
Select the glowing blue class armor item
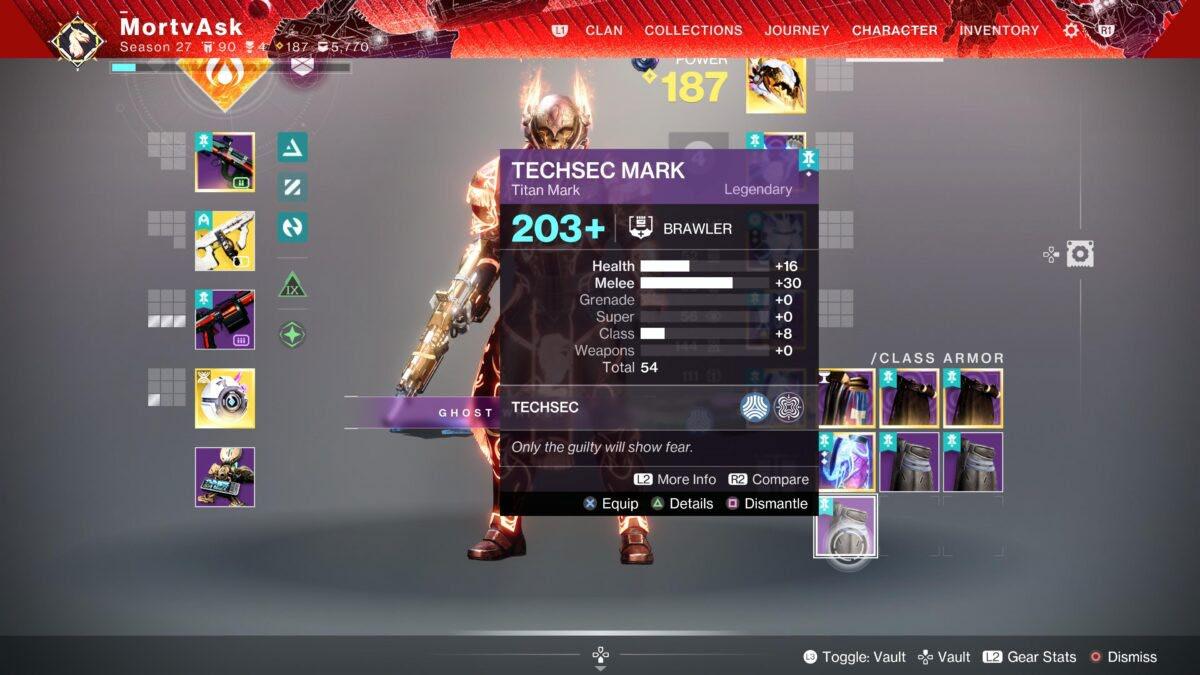[x=846, y=462]
